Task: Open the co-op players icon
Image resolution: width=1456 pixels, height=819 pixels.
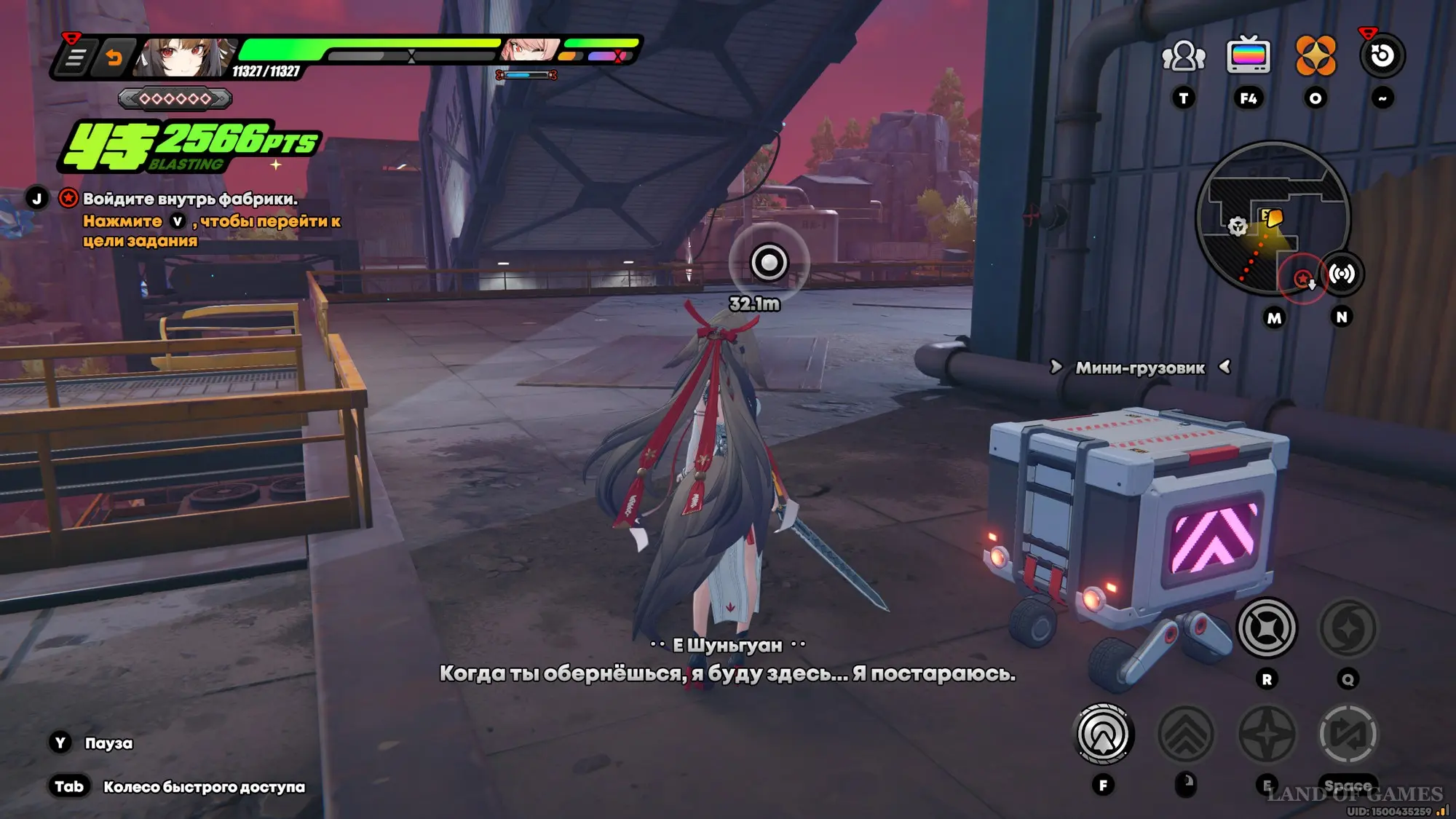Action: [1184, 56]
